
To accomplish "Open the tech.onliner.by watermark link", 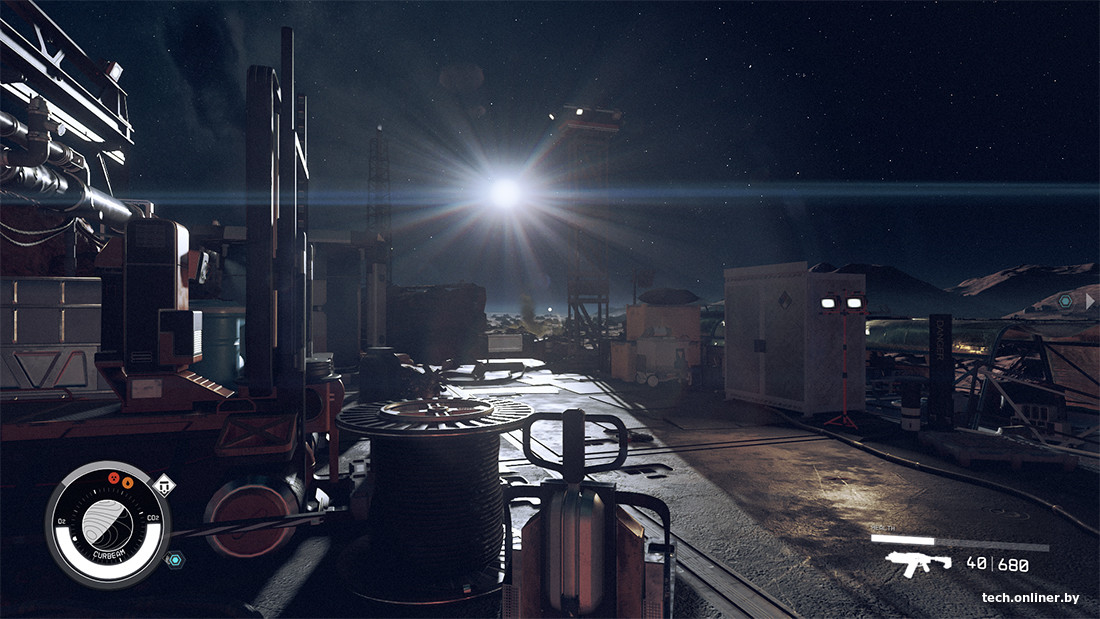I will coord(1030,598).
